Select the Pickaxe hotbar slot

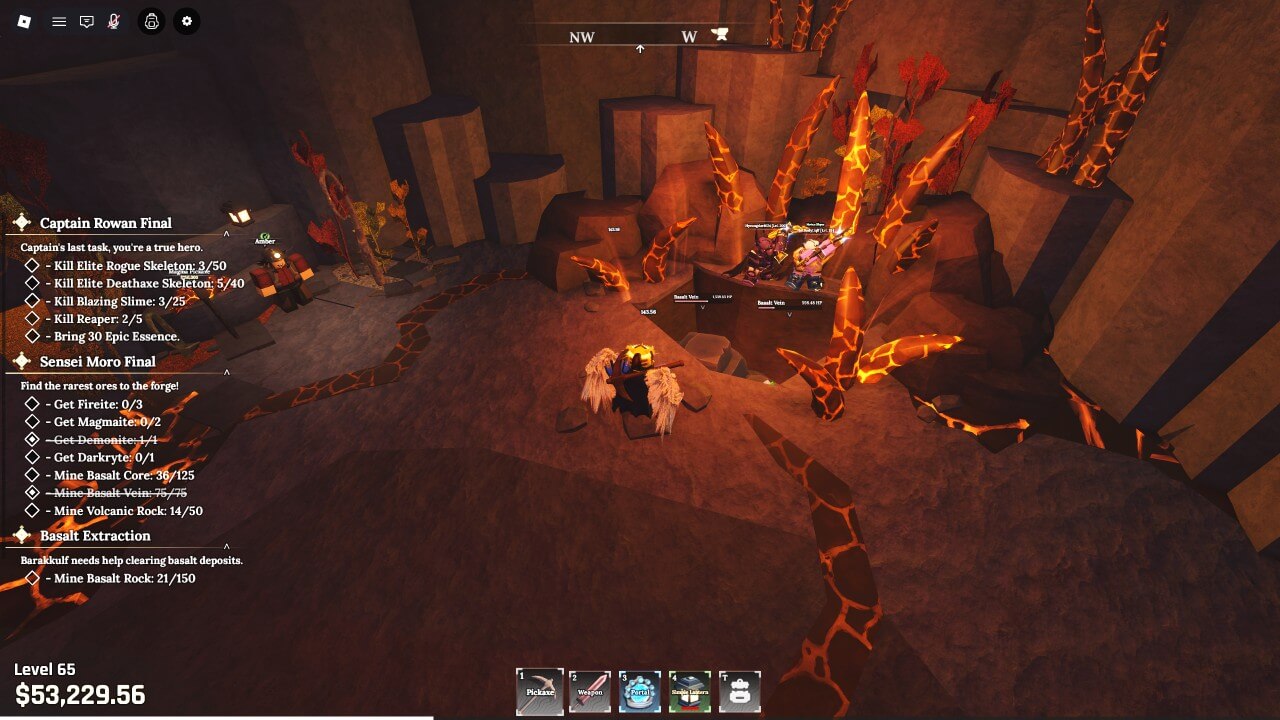point(540,692)
